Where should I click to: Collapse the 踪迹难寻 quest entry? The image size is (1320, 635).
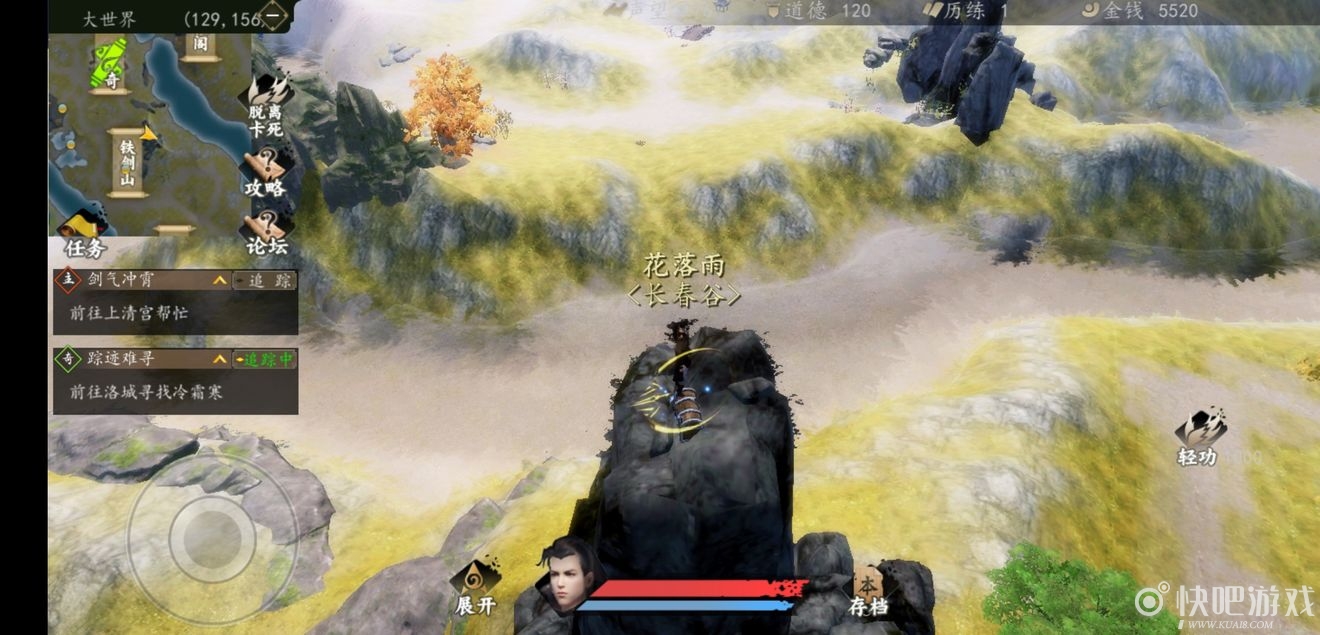tap(219, 358)
